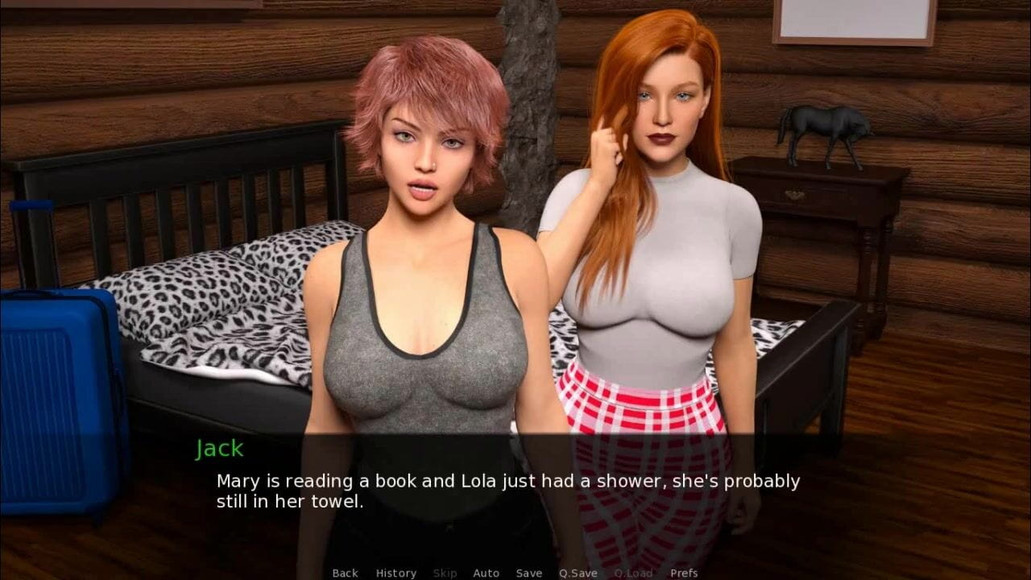1031x580 pixels.
Task: Toggle Auto-advance mode
Action: point(486,573)
